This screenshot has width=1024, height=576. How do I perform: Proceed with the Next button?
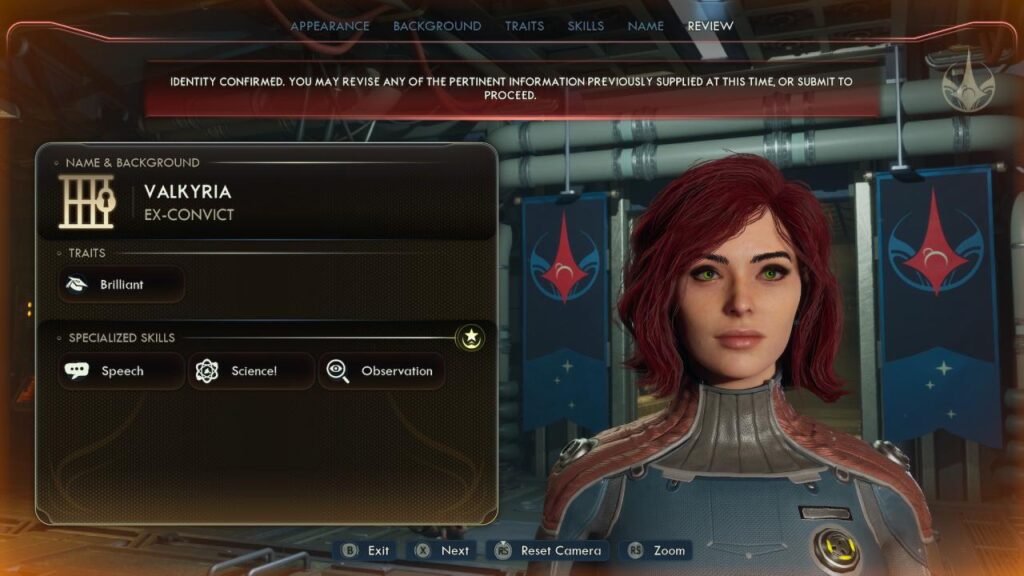[x=442, y=550]
